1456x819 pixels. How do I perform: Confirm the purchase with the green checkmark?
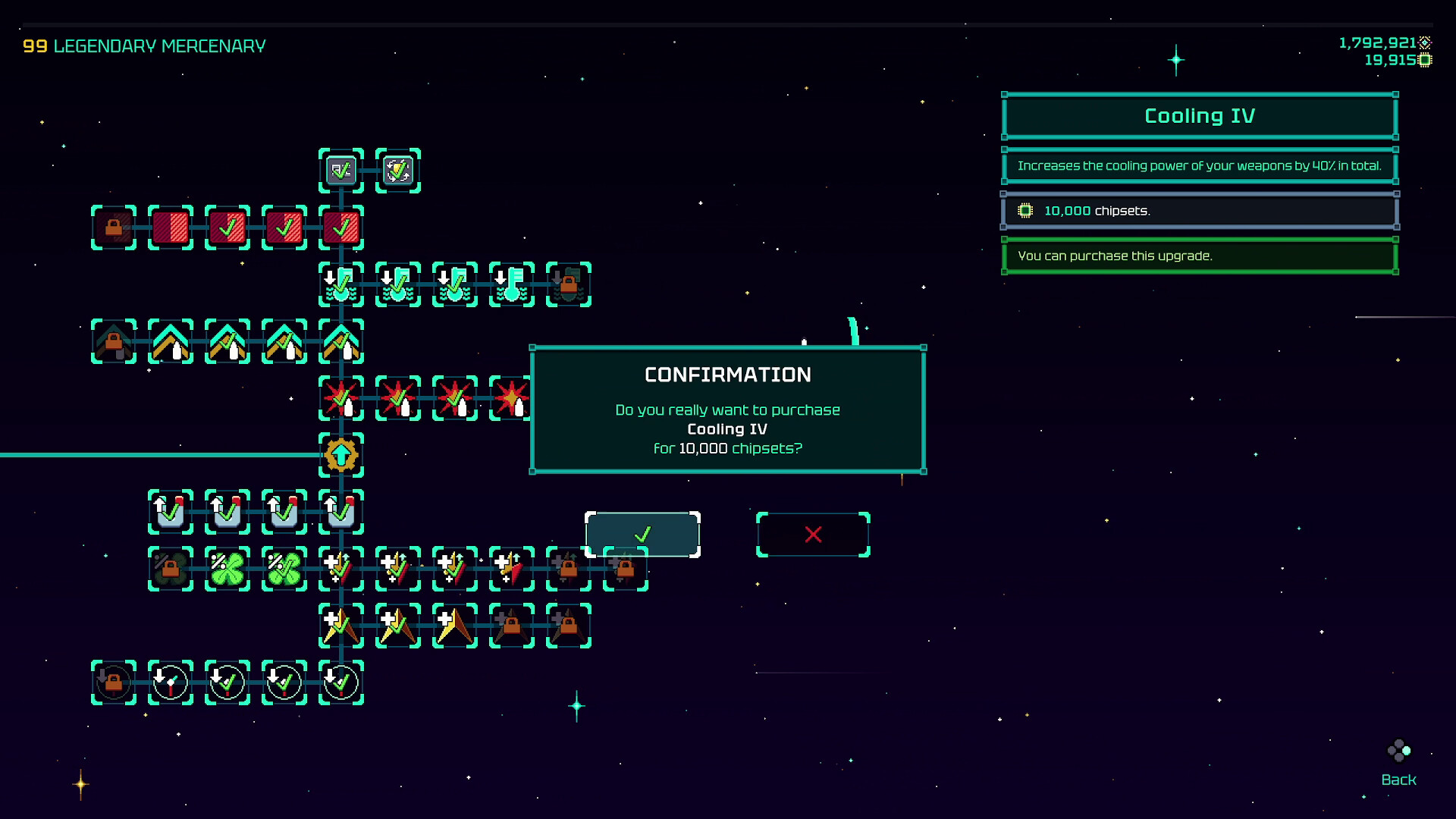(x=642, y=534)
